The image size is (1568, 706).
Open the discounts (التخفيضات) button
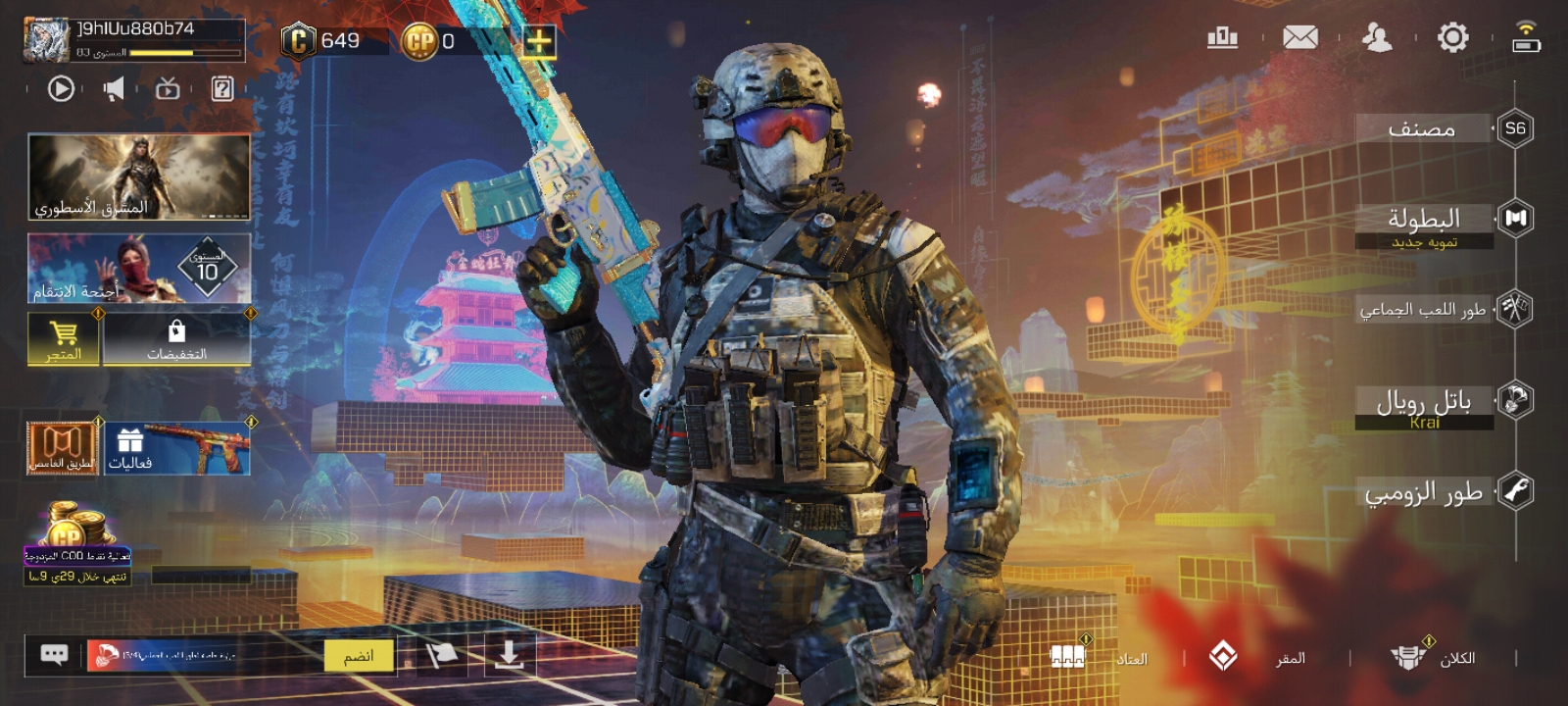coord(176,339)
